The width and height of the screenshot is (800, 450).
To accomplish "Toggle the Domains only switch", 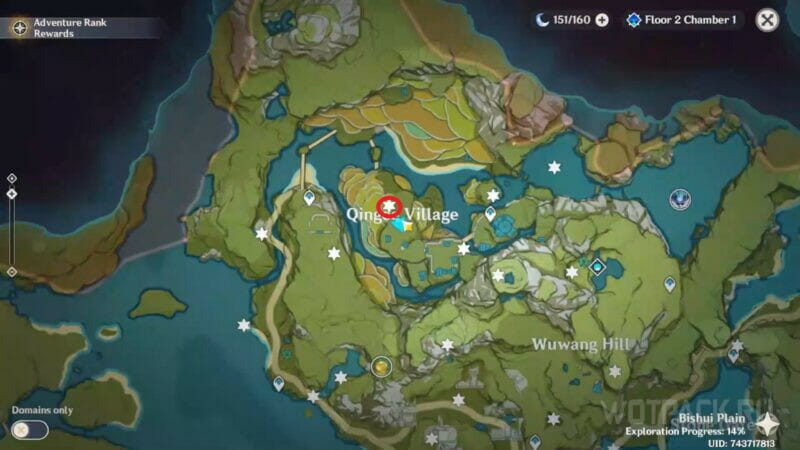I will click(x=30, y=430).
